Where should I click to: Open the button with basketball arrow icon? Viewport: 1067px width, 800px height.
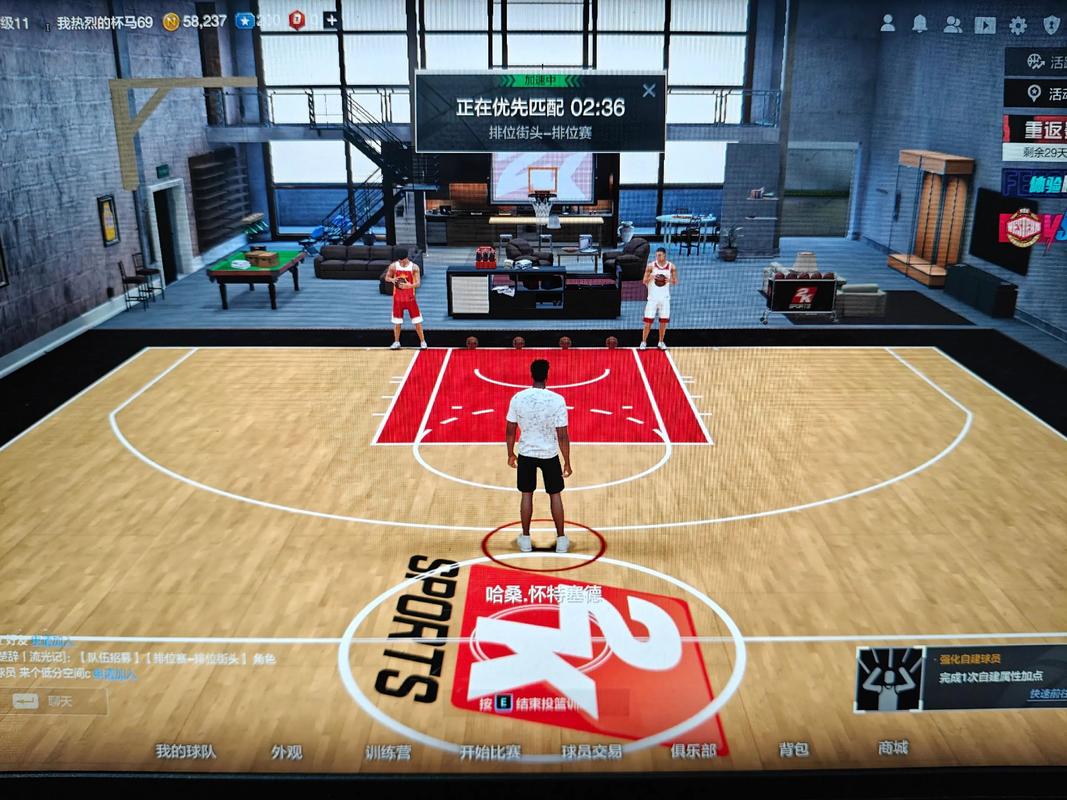1036,62
